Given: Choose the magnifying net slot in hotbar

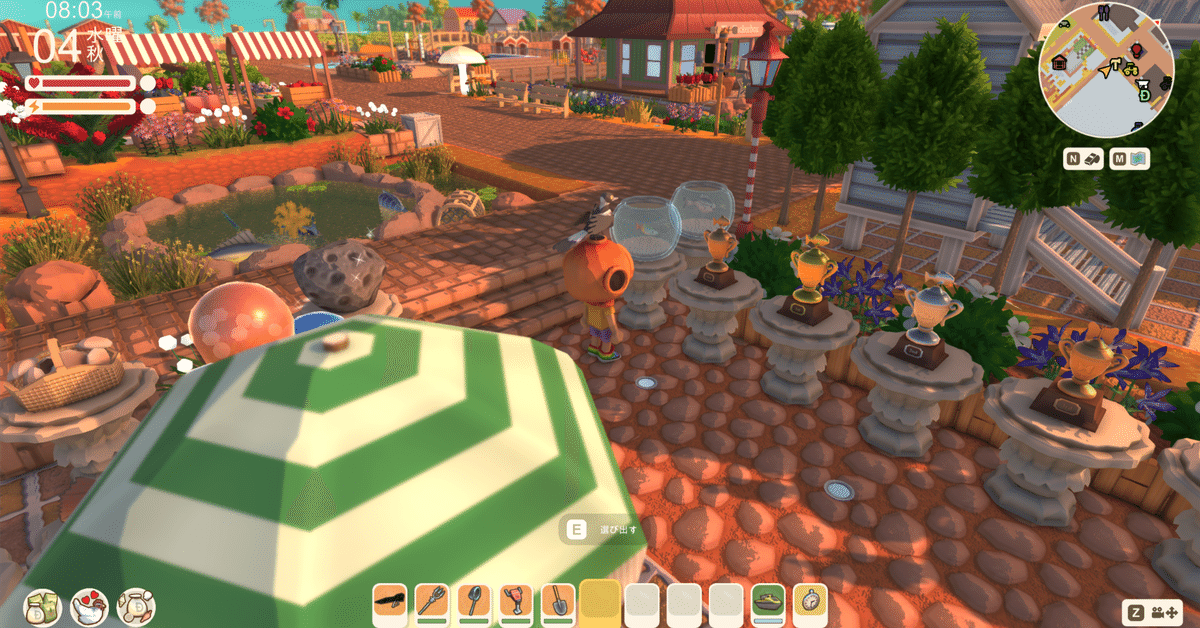Looking at the screenshot, I should [x=474, y=601].
